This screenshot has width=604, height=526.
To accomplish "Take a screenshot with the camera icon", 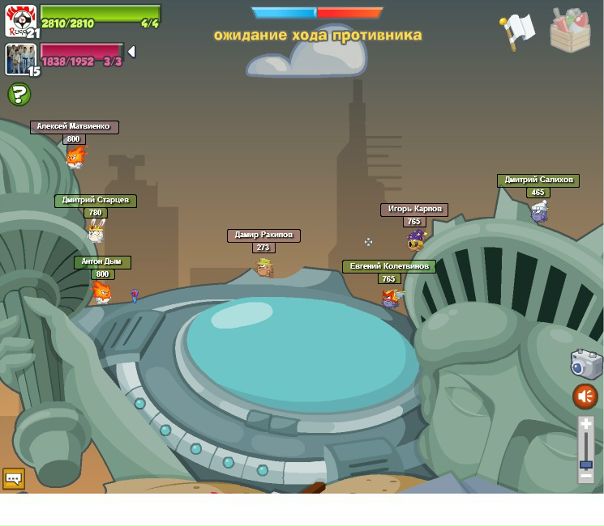I will [586, 363].
